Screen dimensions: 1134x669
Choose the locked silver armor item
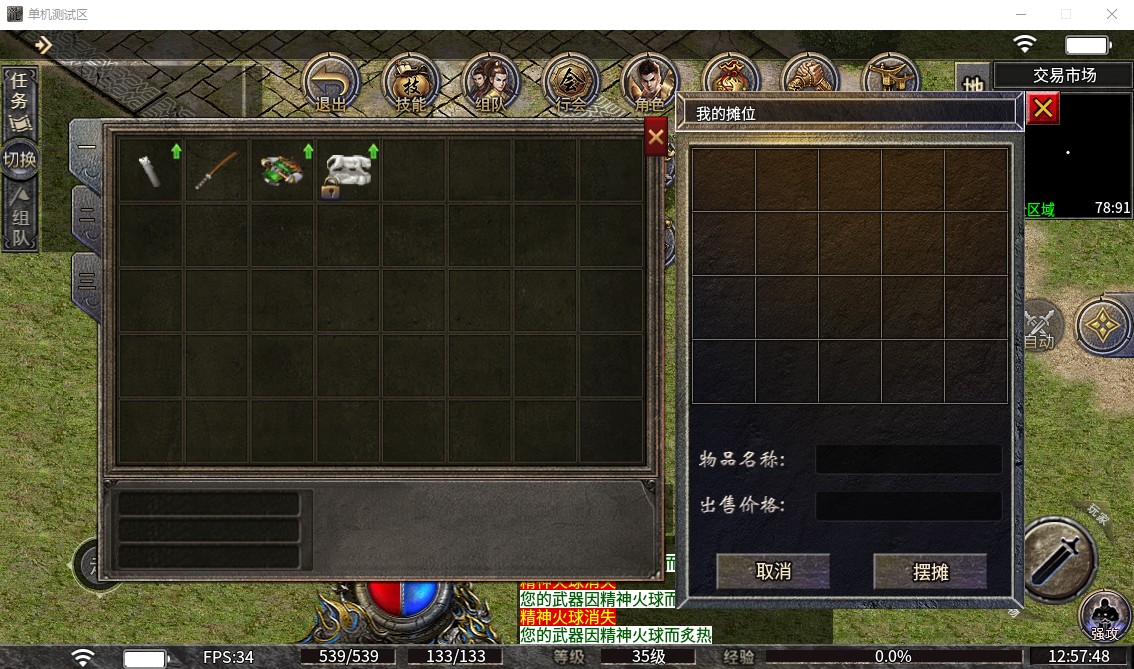349,172
